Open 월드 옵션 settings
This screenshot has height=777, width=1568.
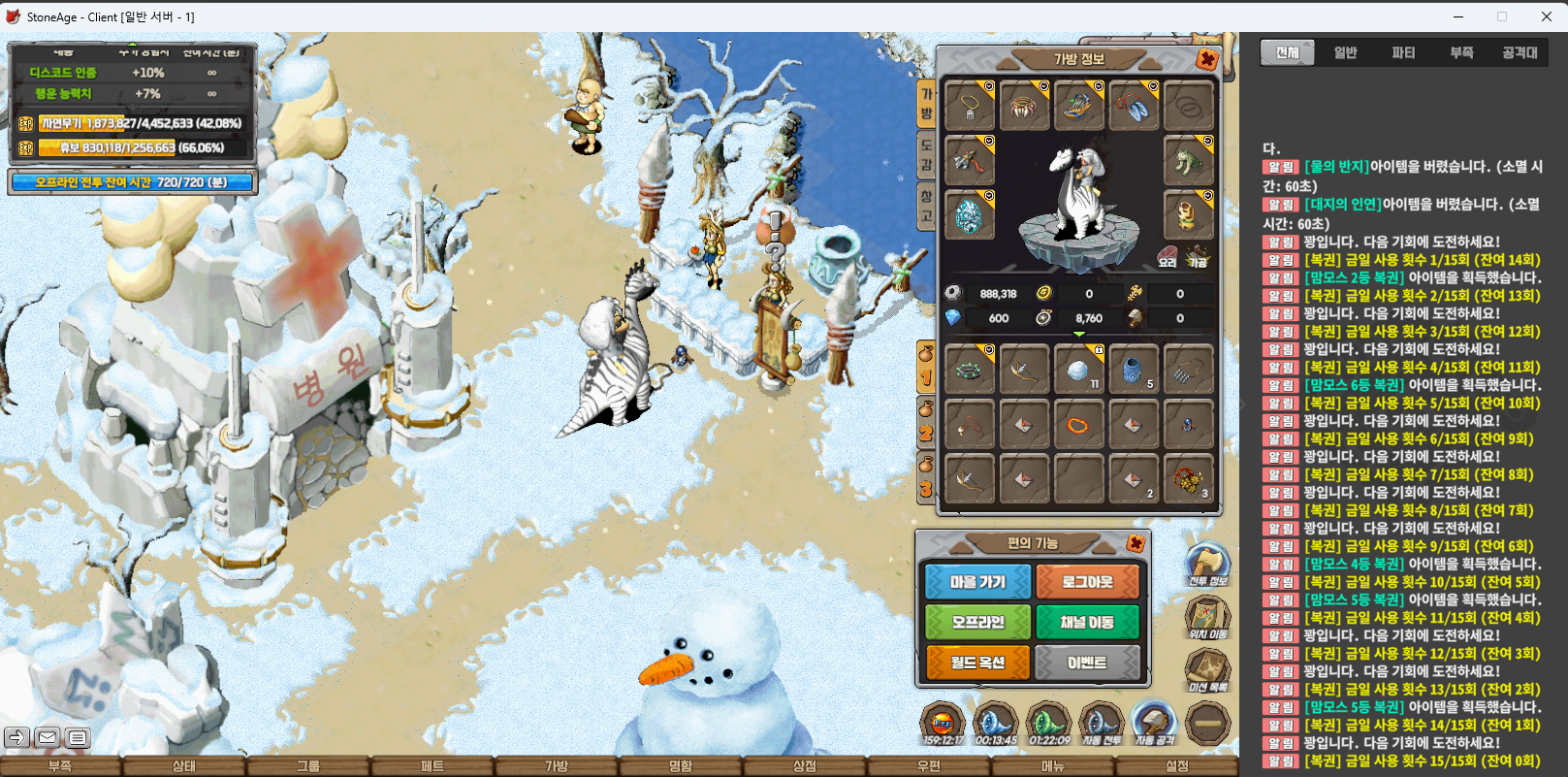point(977,663)
